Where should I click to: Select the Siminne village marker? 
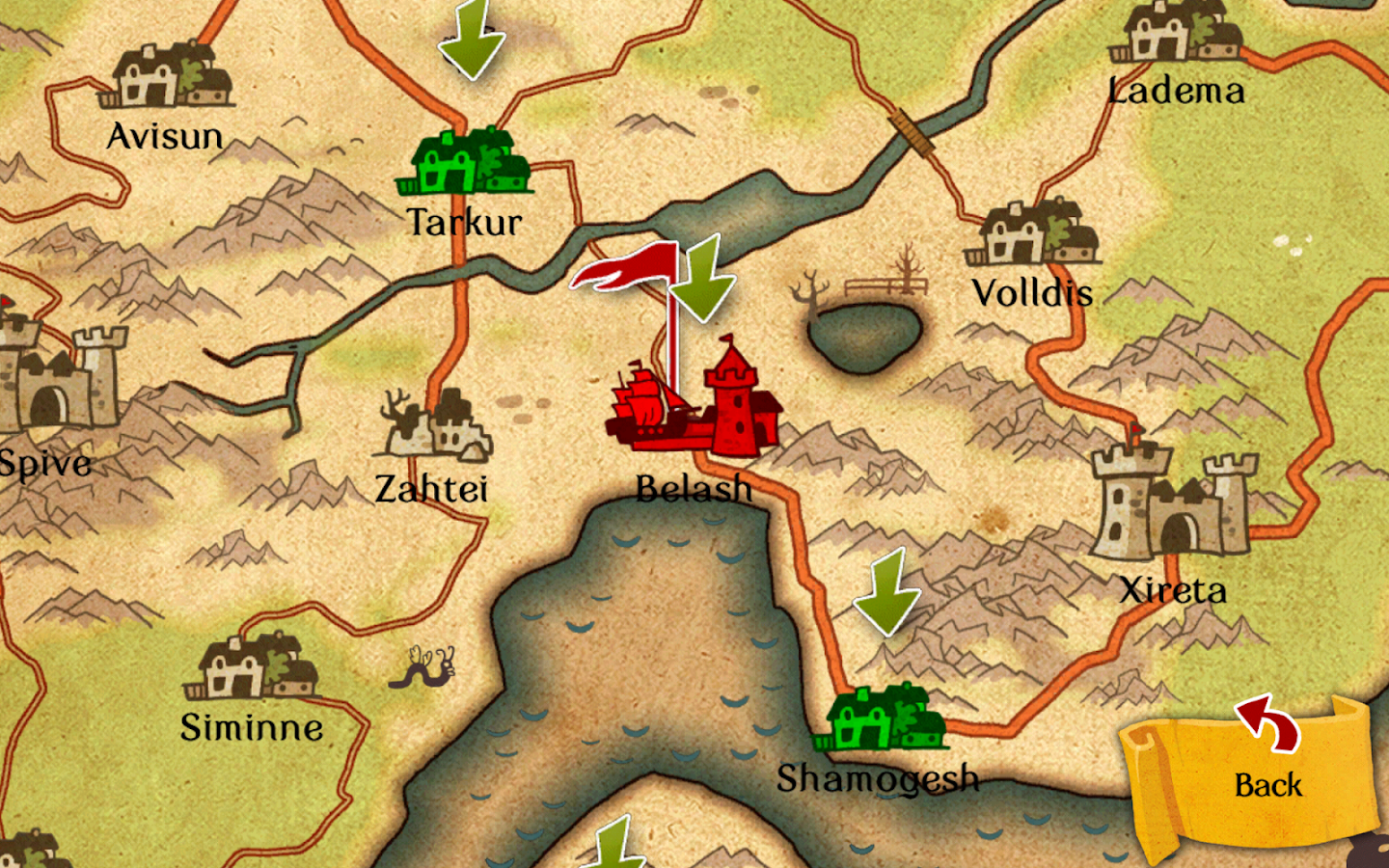coord(252,666)
